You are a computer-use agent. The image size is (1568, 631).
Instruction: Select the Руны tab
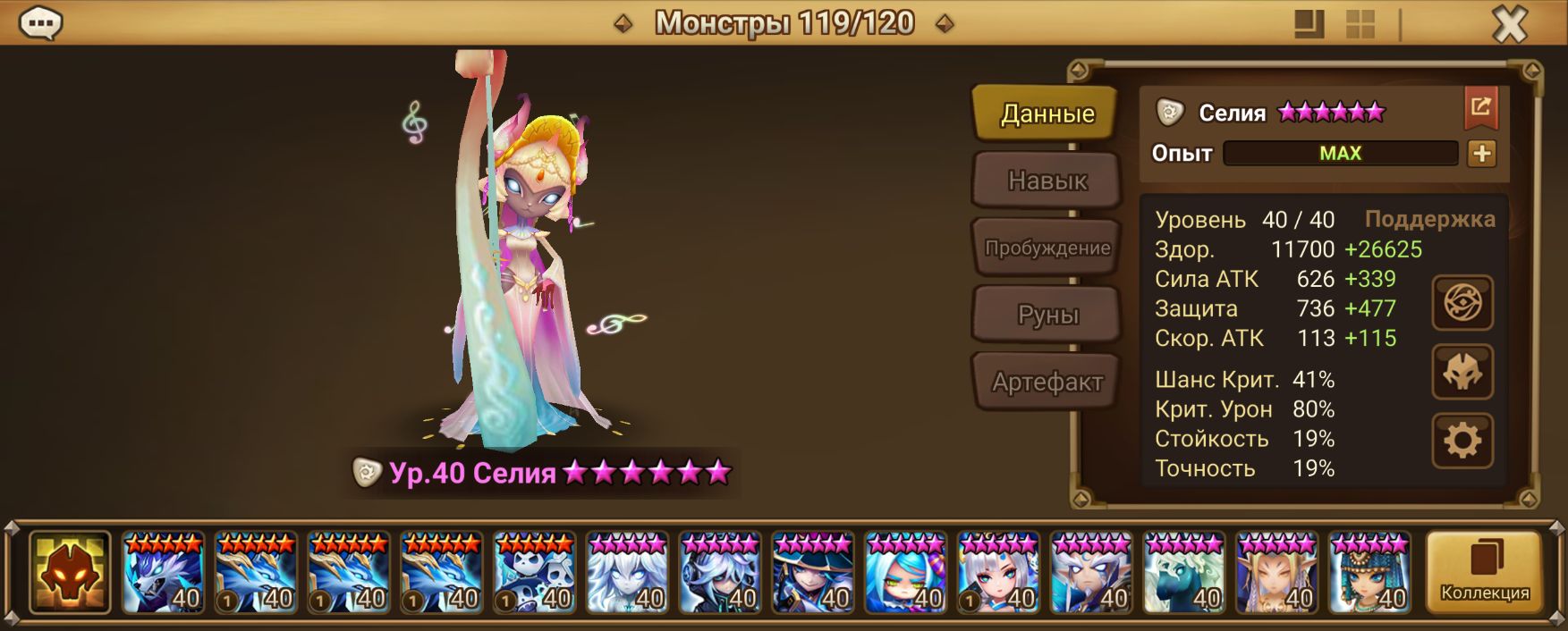pos(1047,315)
